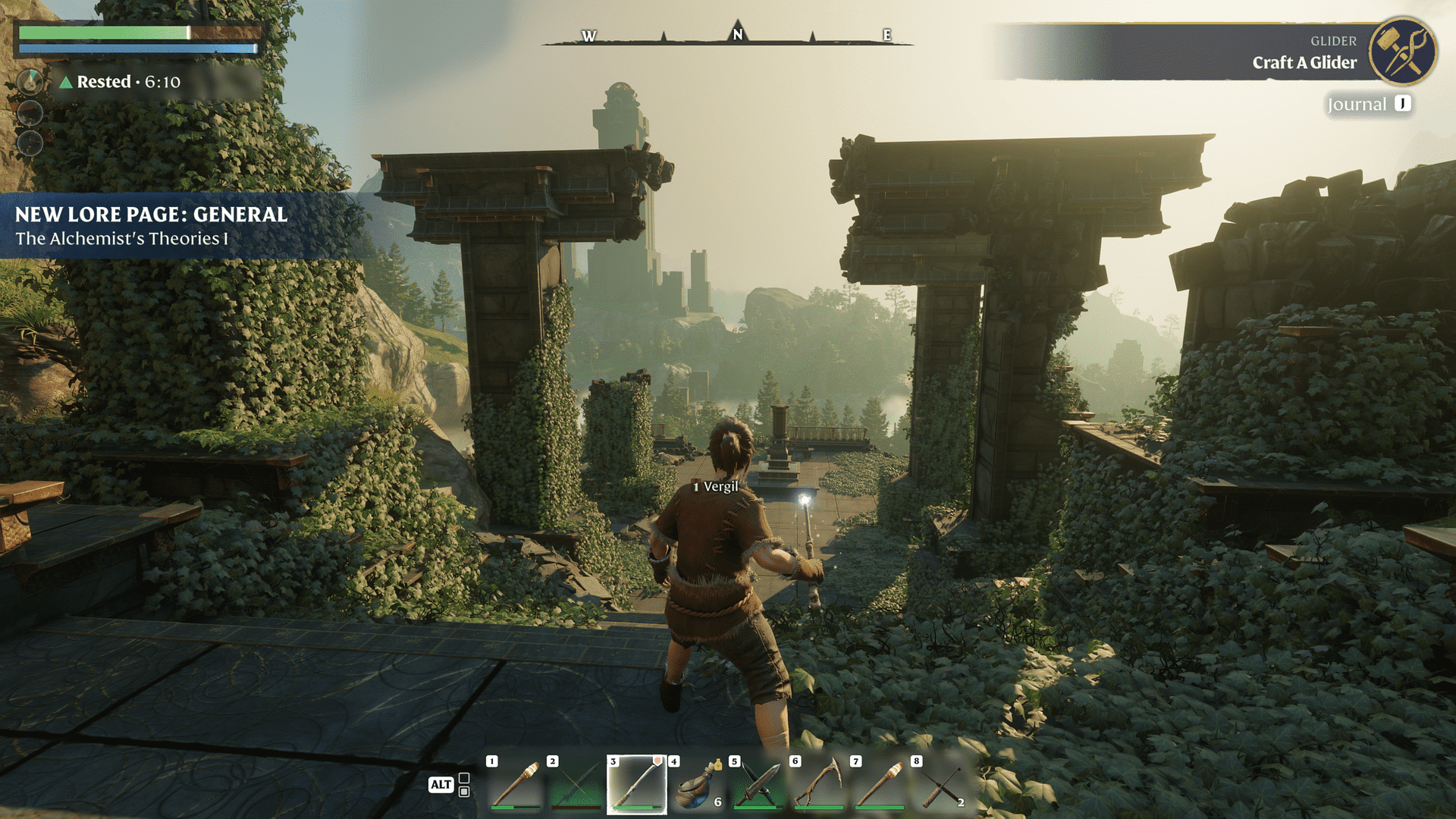Switch to the sword in slot 5
Screen dimensions: 1456x819
[x=758, y=784]
